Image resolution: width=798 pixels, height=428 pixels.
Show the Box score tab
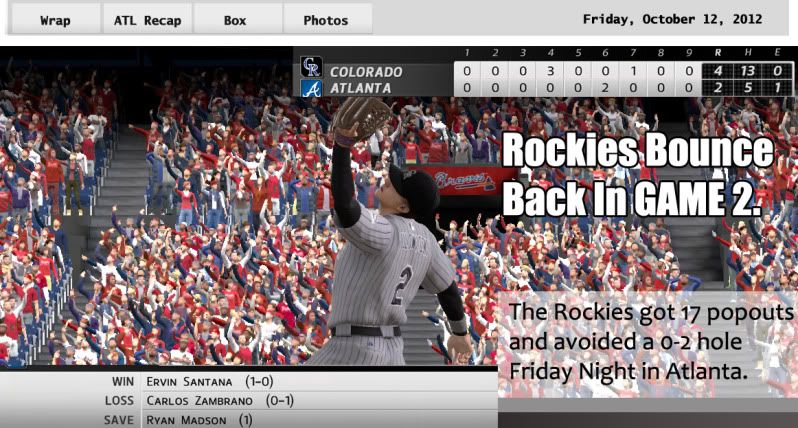pos(235,20)
